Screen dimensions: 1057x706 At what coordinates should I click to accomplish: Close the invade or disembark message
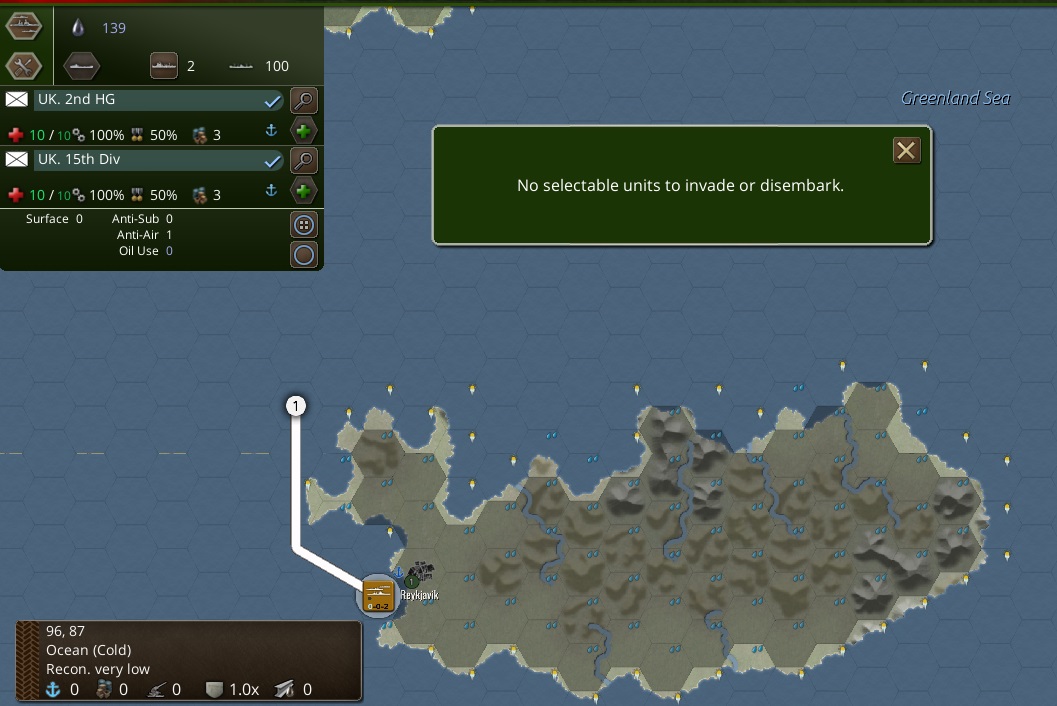(x=906, y=150)
